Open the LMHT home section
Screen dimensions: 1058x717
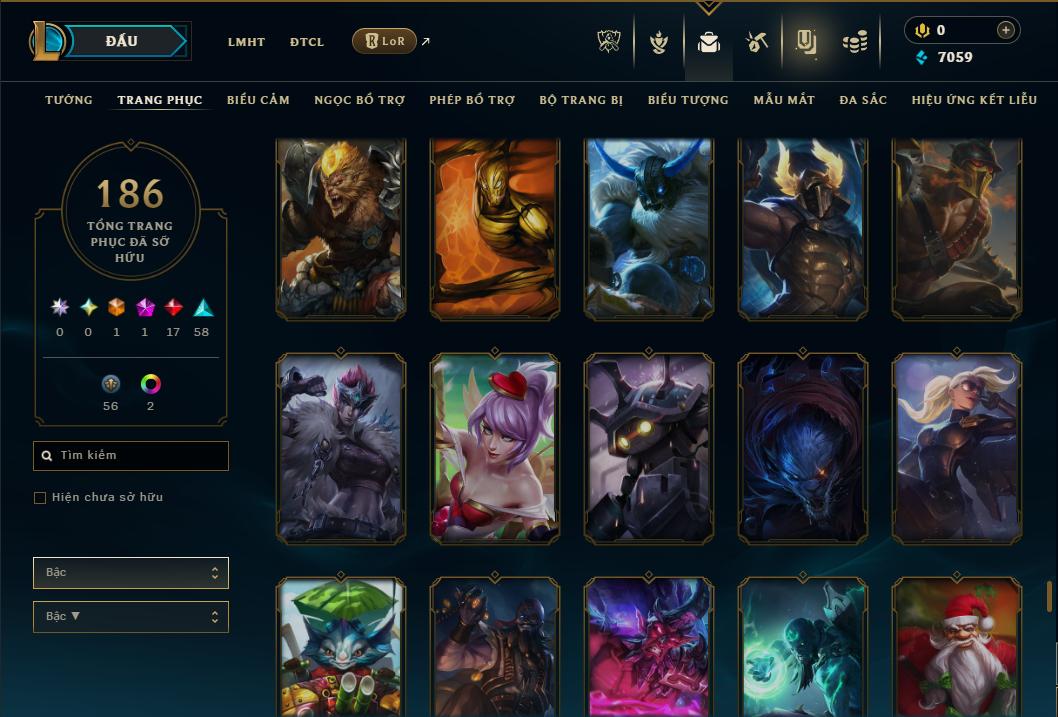point(246,42)
